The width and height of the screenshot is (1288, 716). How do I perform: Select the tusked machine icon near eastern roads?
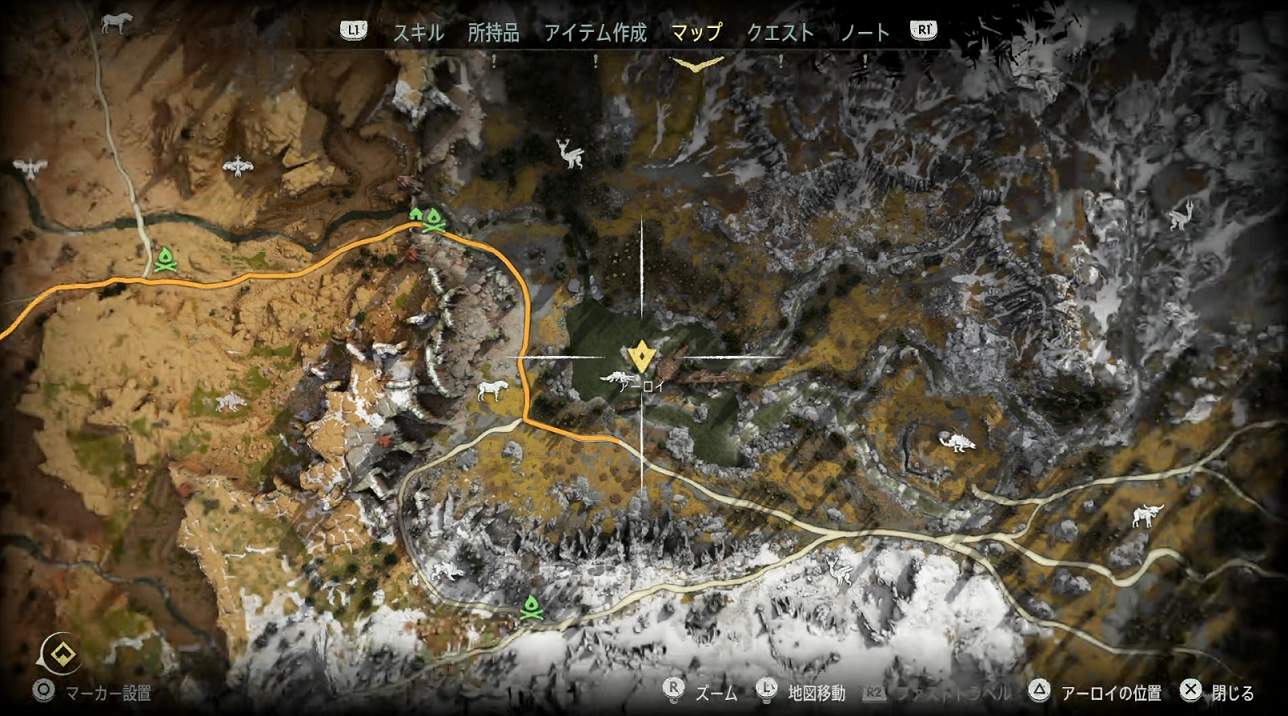coord(1147,516)
